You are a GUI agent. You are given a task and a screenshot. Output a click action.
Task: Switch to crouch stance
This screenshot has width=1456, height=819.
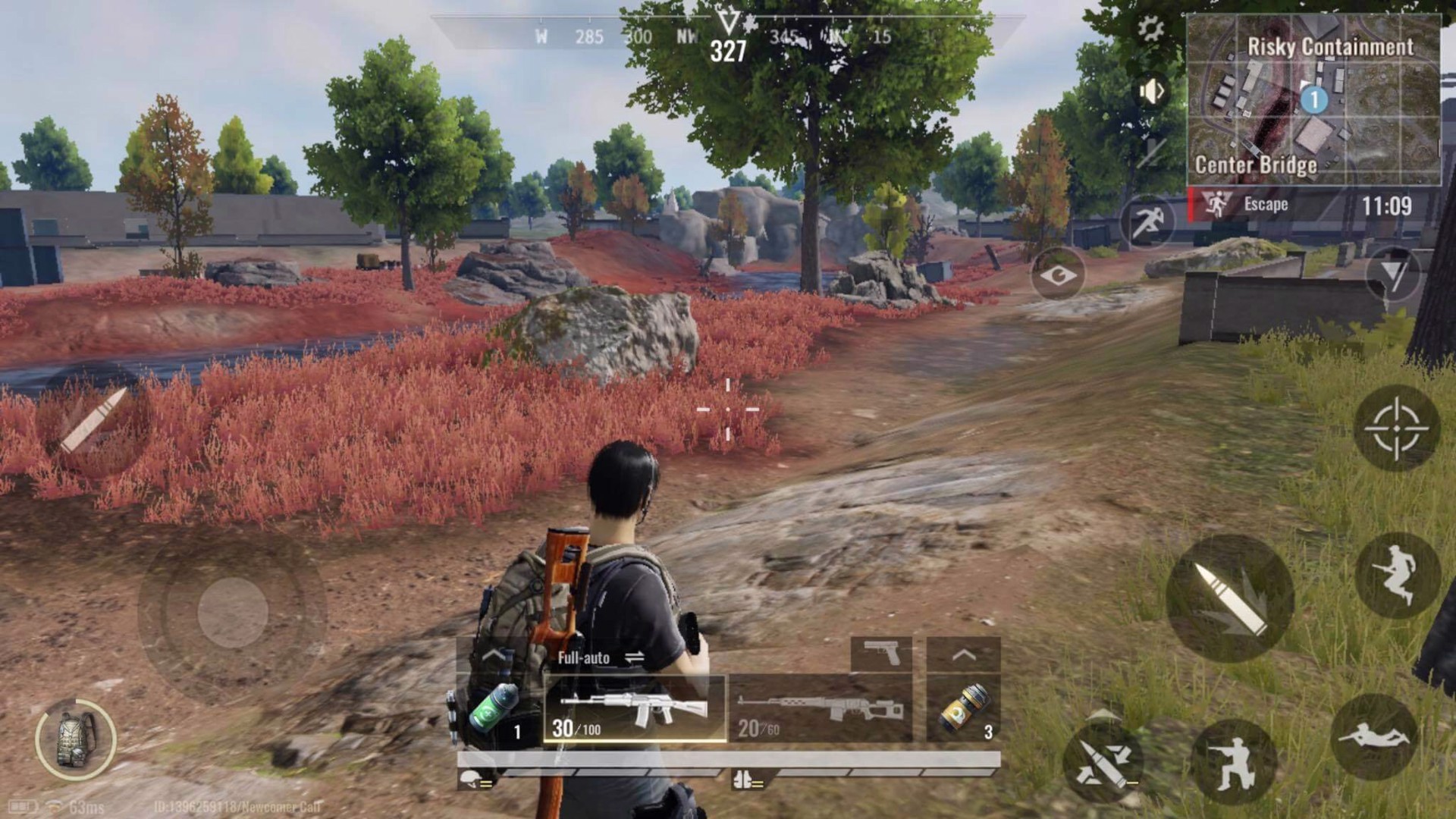point(1231,763)
